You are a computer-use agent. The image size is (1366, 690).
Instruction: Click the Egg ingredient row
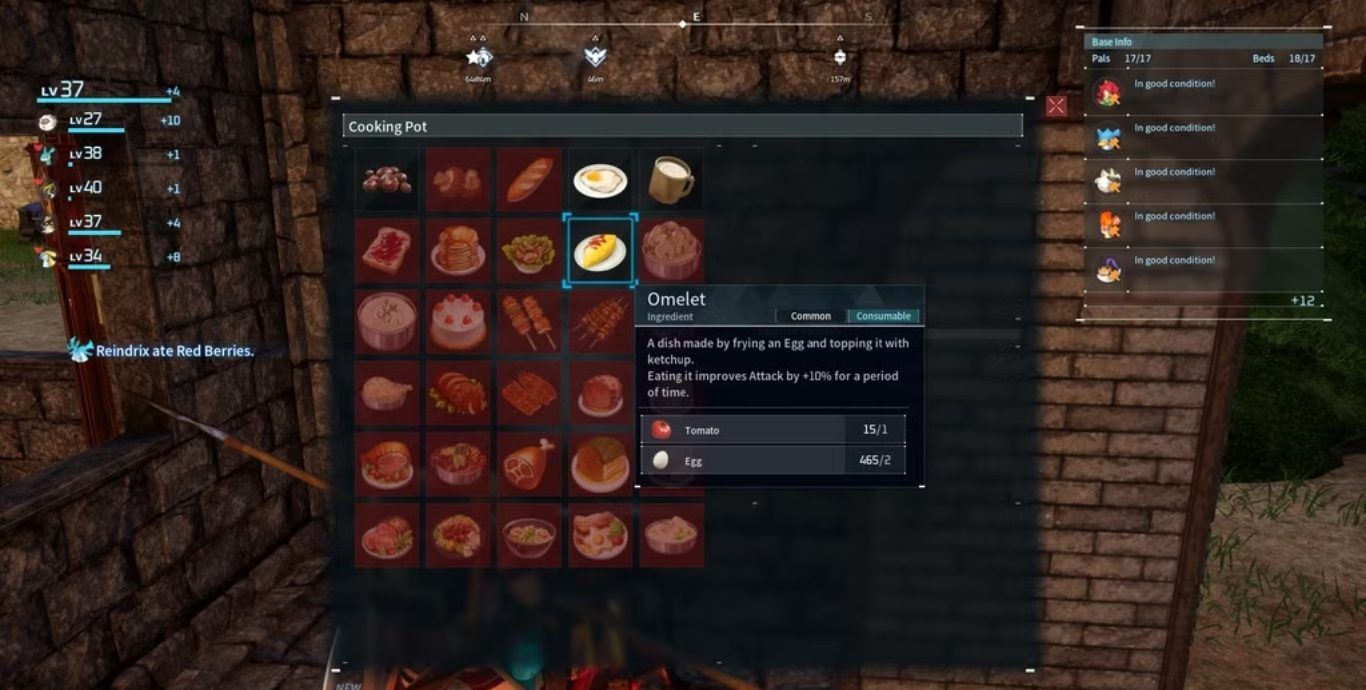[773, 461]
